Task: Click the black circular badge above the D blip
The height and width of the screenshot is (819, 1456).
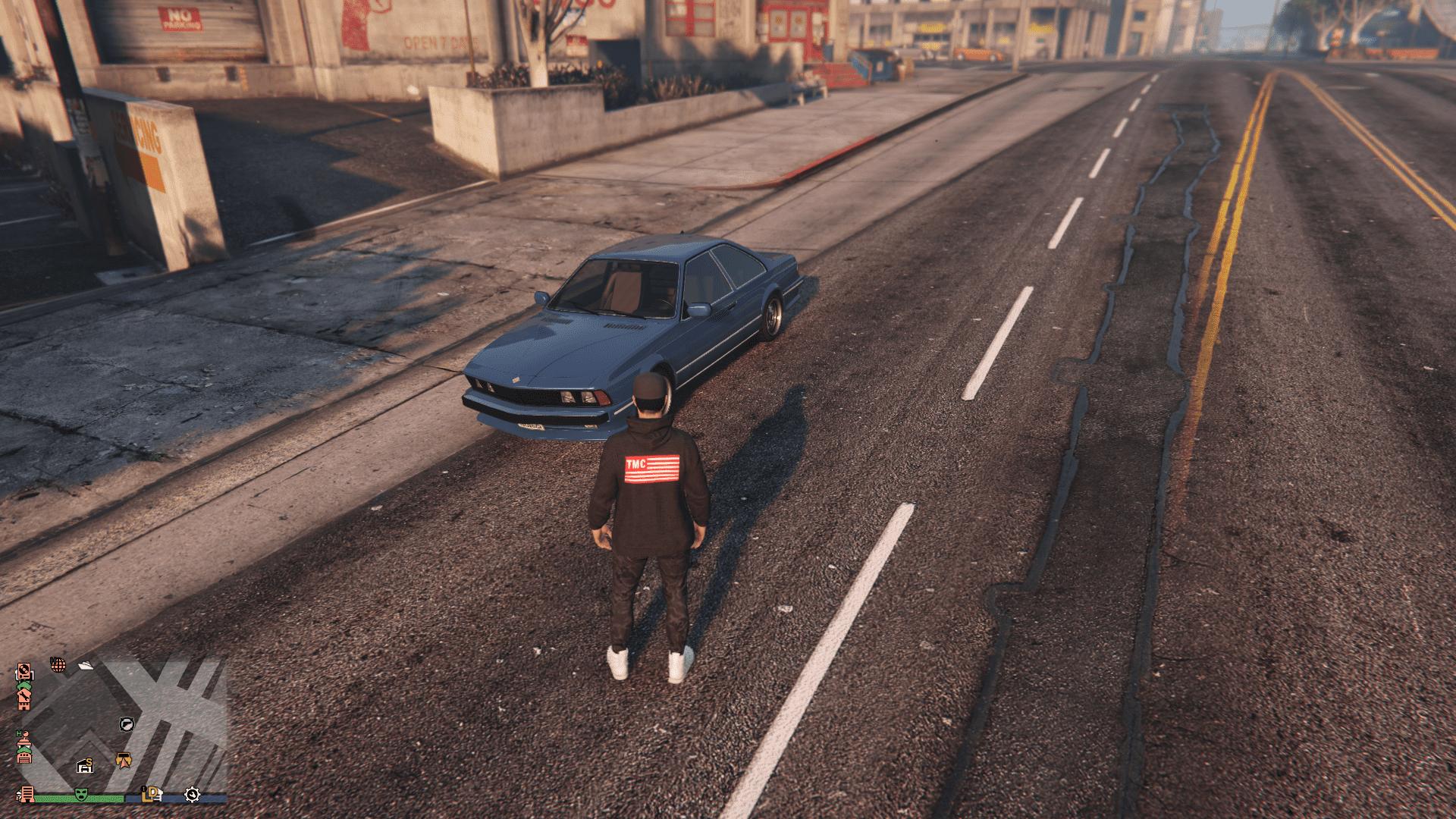Action: (x=144, y=789)
